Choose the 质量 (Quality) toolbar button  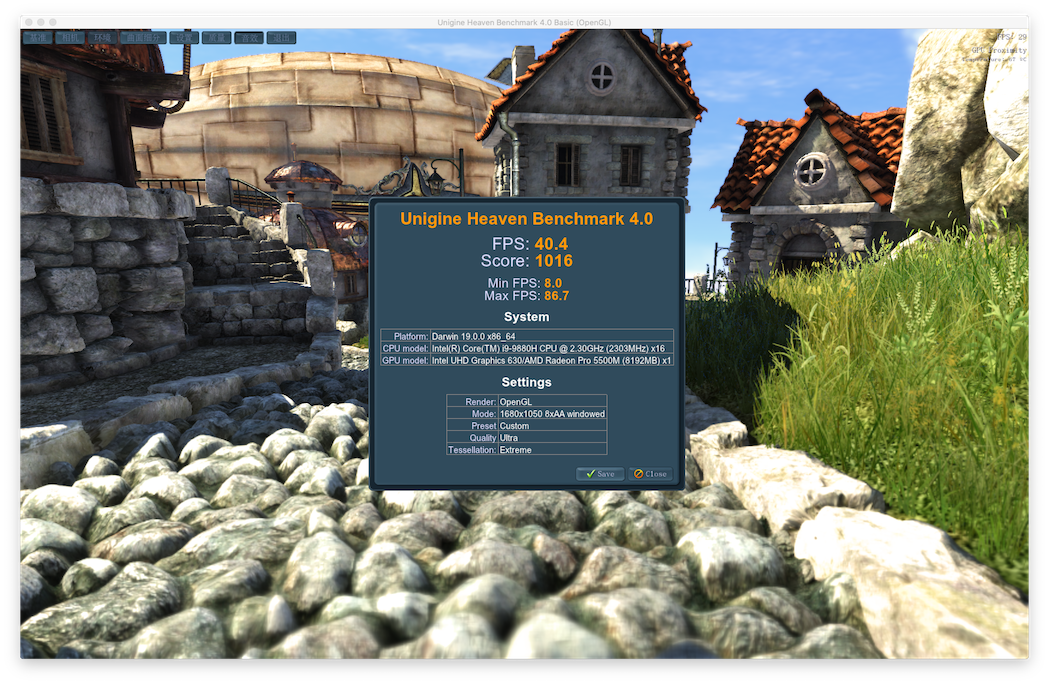pos(216,38)
